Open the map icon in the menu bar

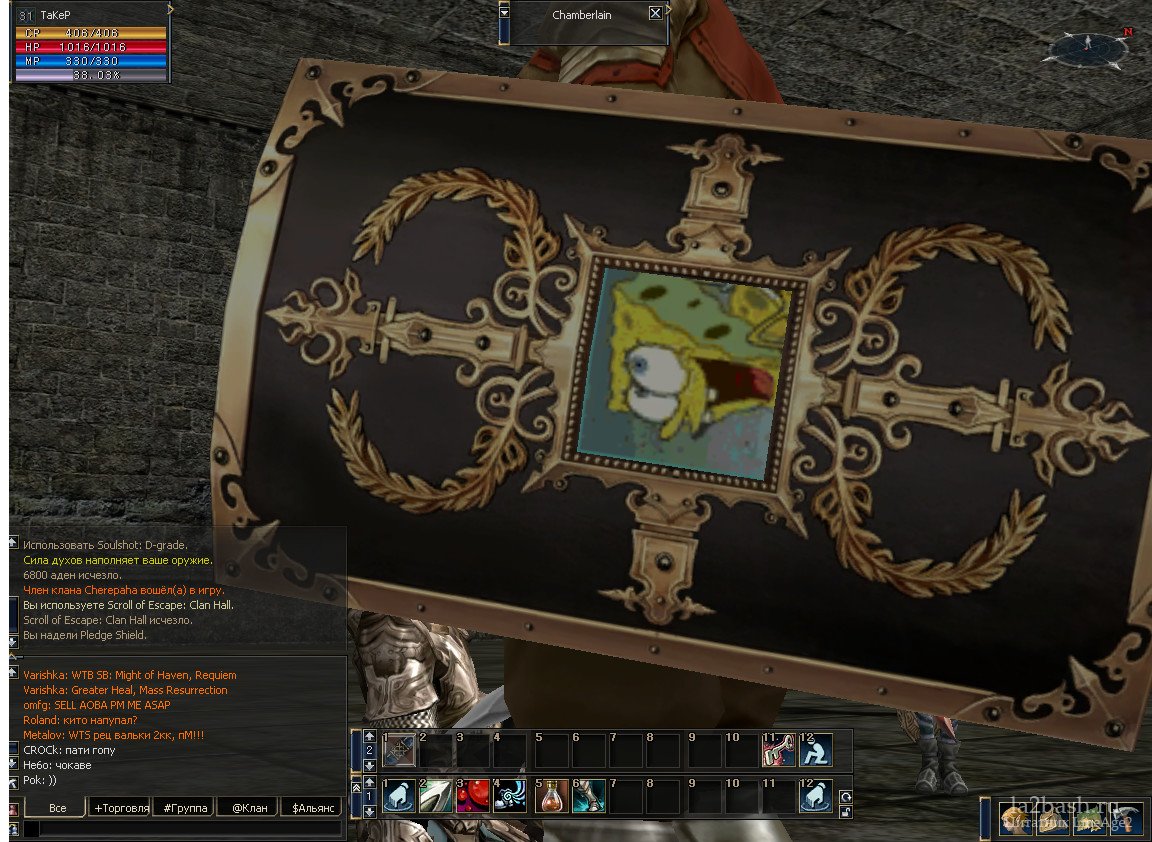pos(1088,821)
